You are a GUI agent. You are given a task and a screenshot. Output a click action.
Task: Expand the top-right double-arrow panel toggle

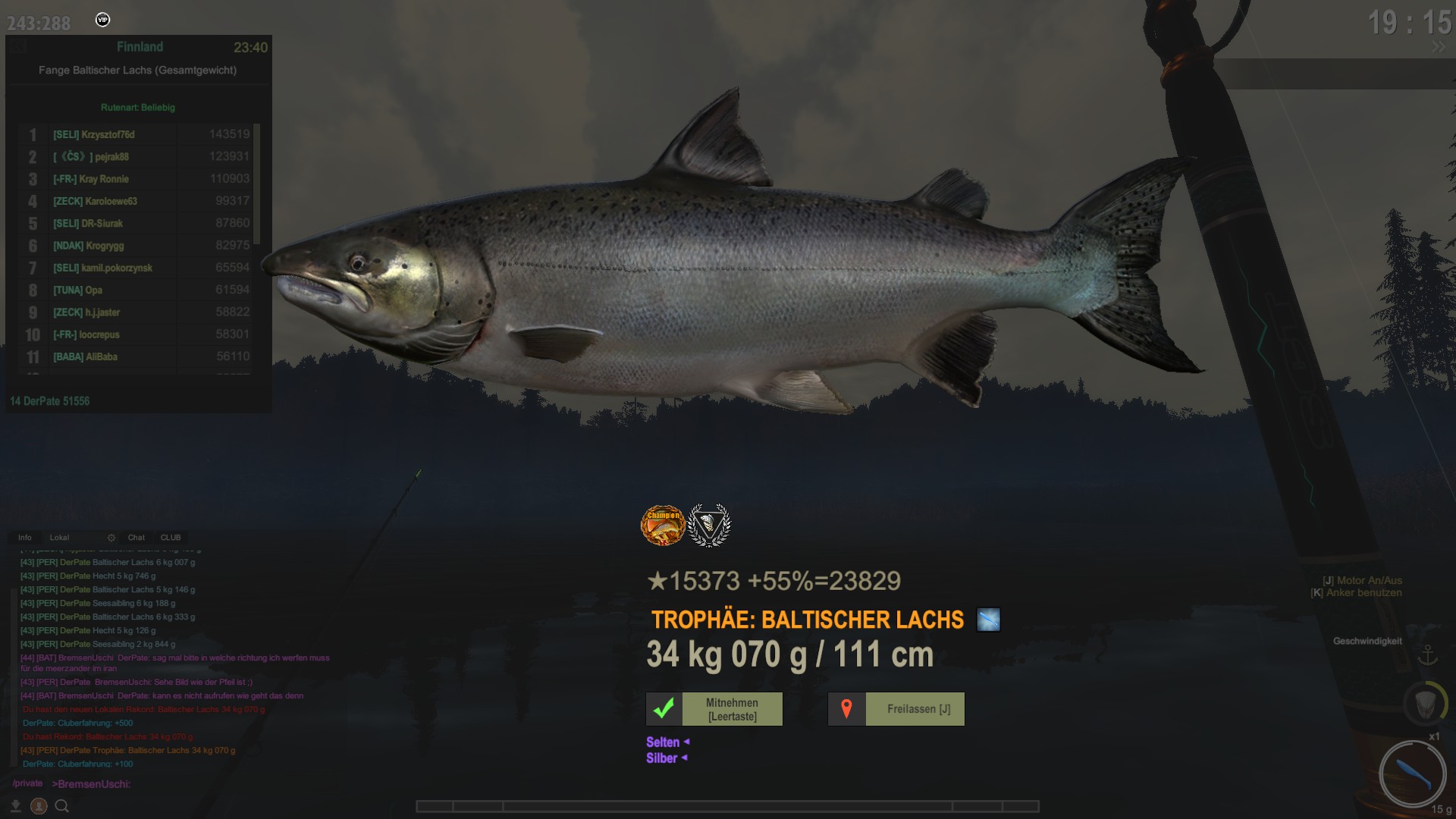click(x=1439, y=47)
